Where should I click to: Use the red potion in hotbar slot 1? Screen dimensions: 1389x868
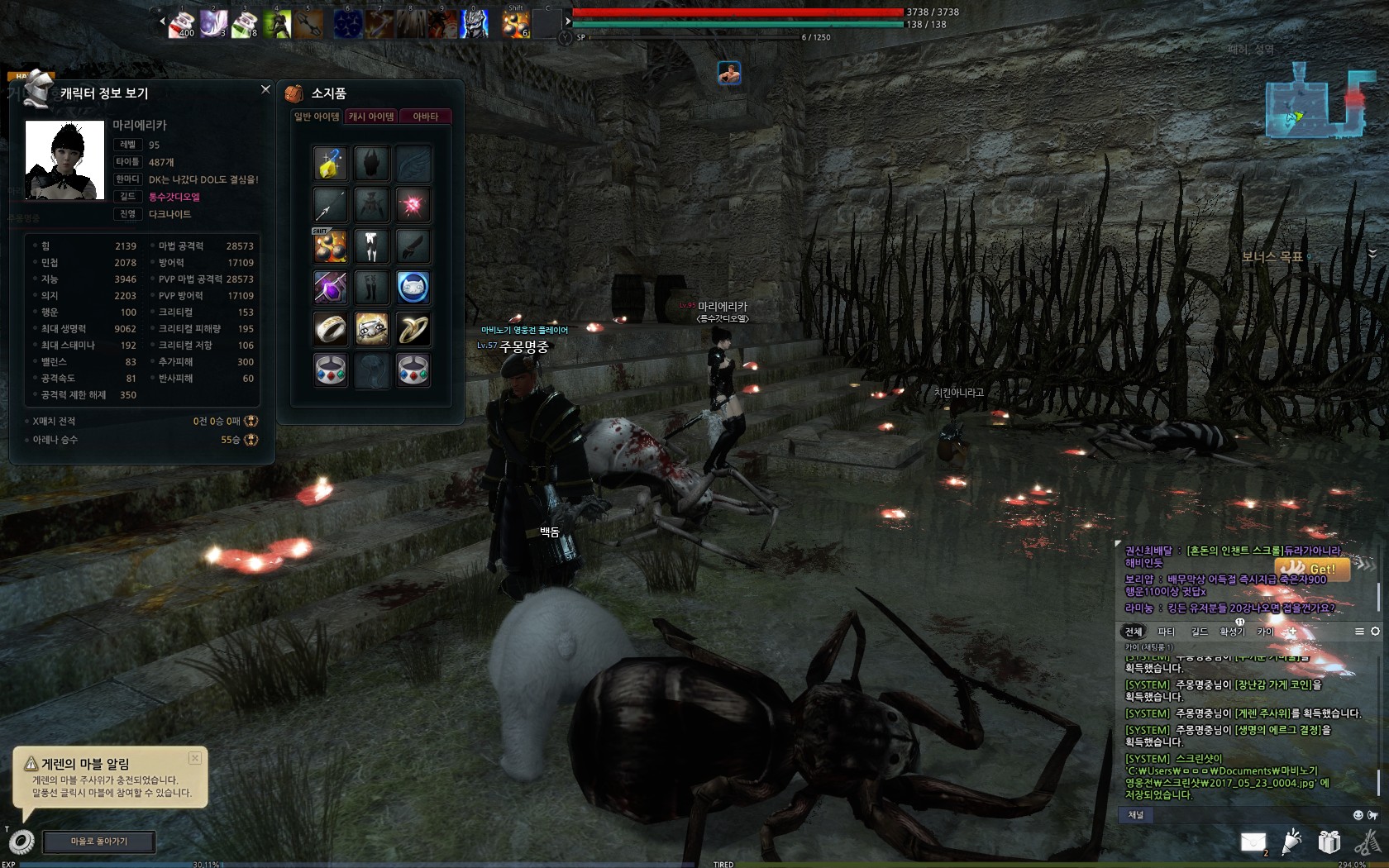[x=181, y=25]
